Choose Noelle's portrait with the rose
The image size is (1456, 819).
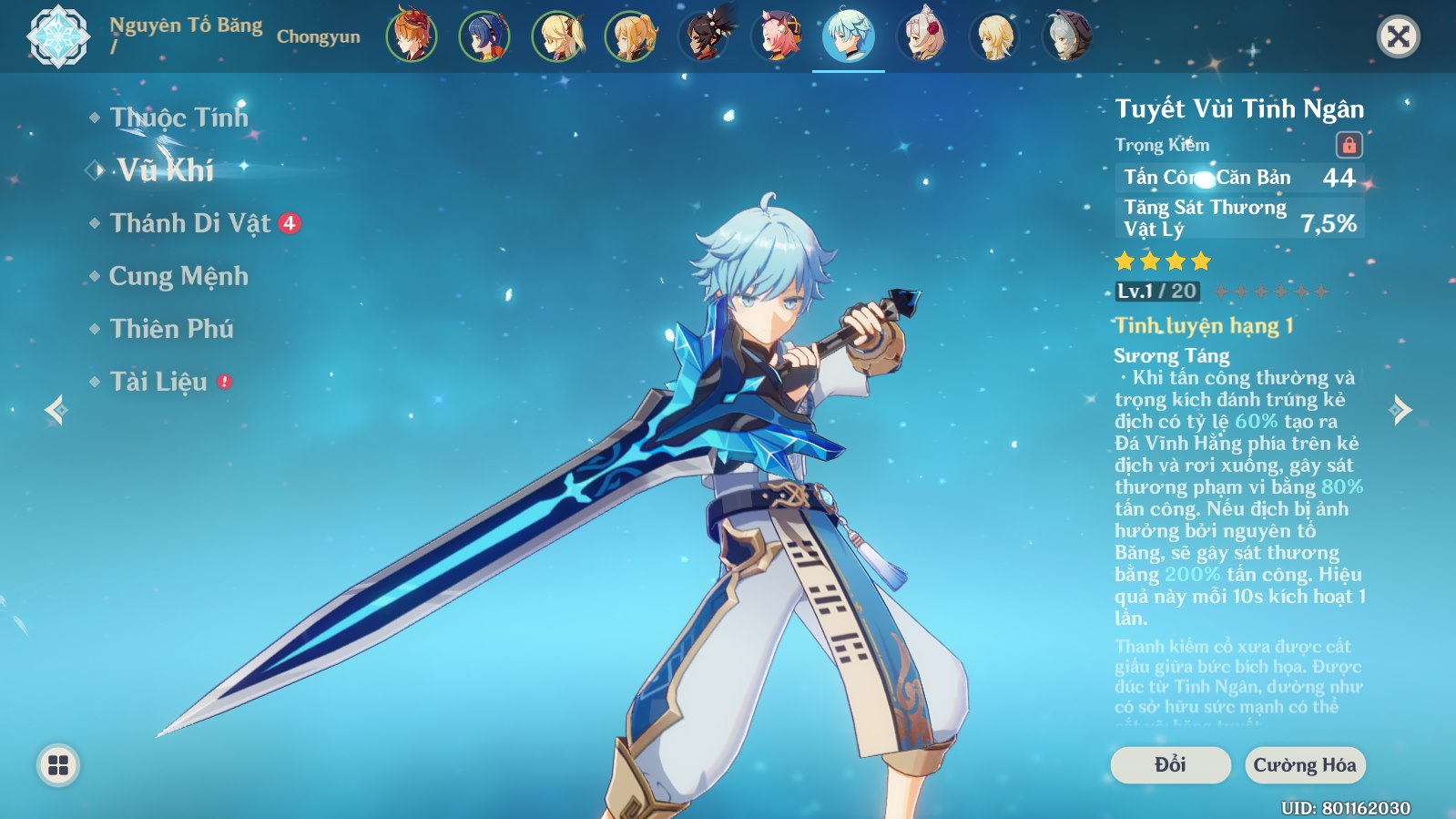[x=922, y=37]
